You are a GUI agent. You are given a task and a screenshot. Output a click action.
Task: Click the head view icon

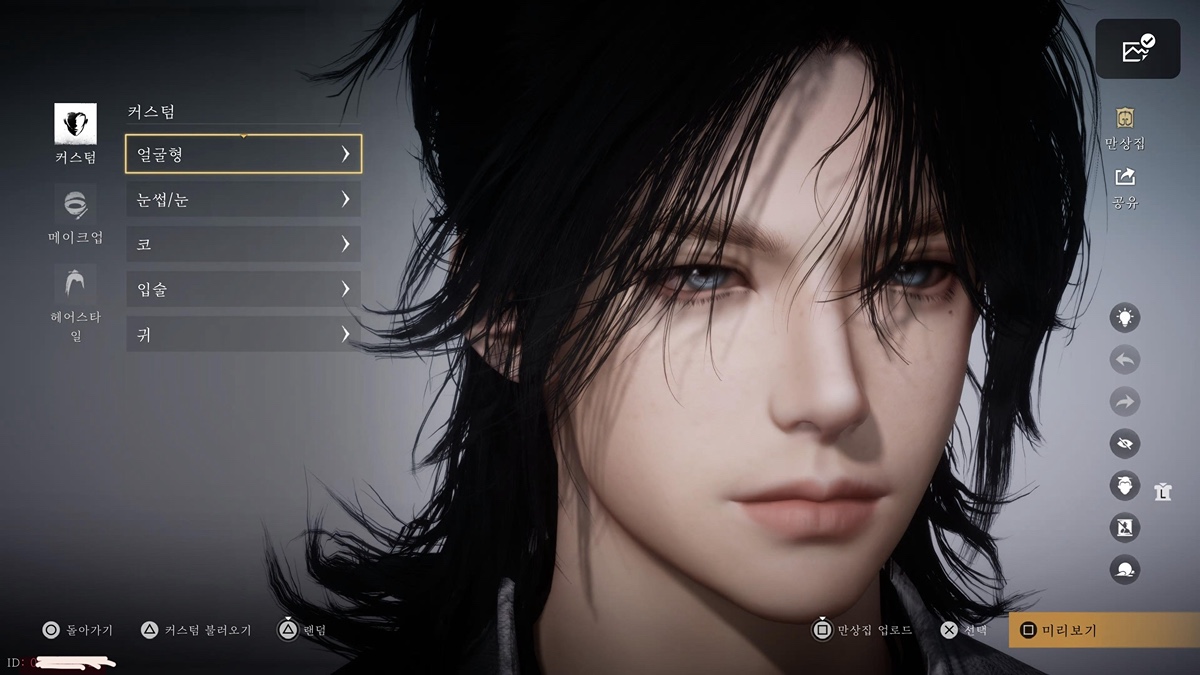[1125, 486]
